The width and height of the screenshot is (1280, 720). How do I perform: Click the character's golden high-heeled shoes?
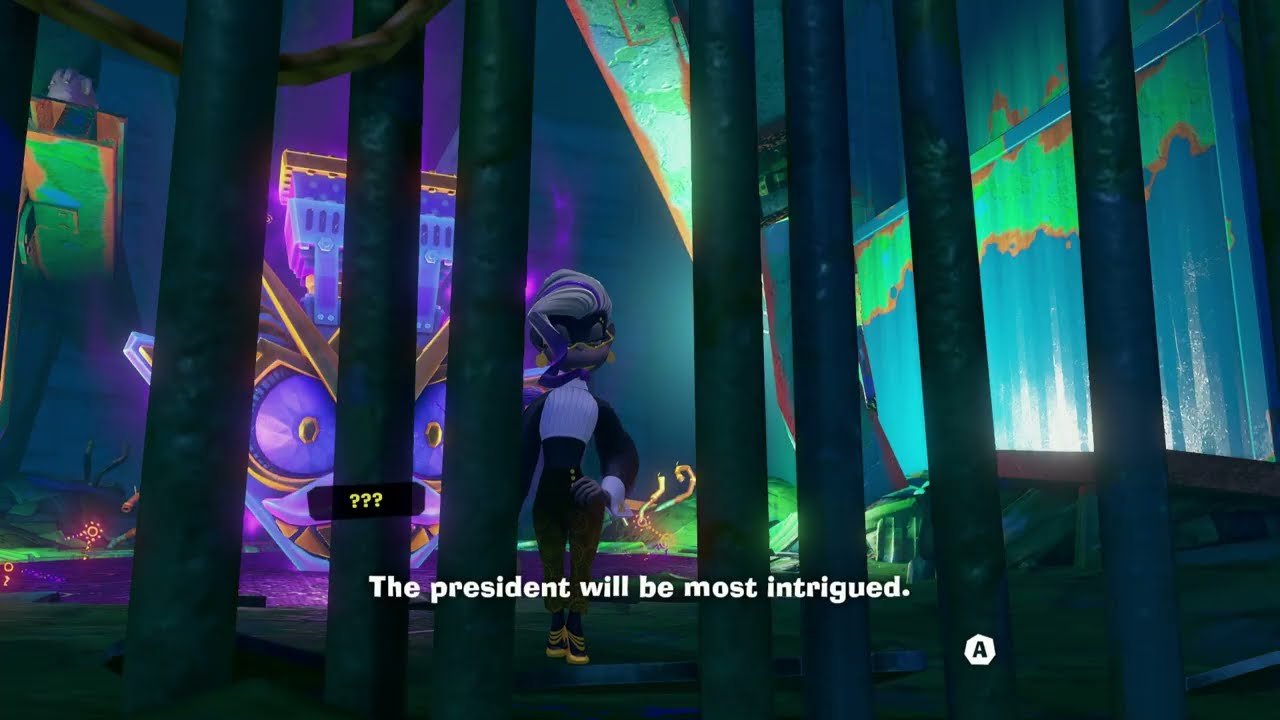click(565, 645)
